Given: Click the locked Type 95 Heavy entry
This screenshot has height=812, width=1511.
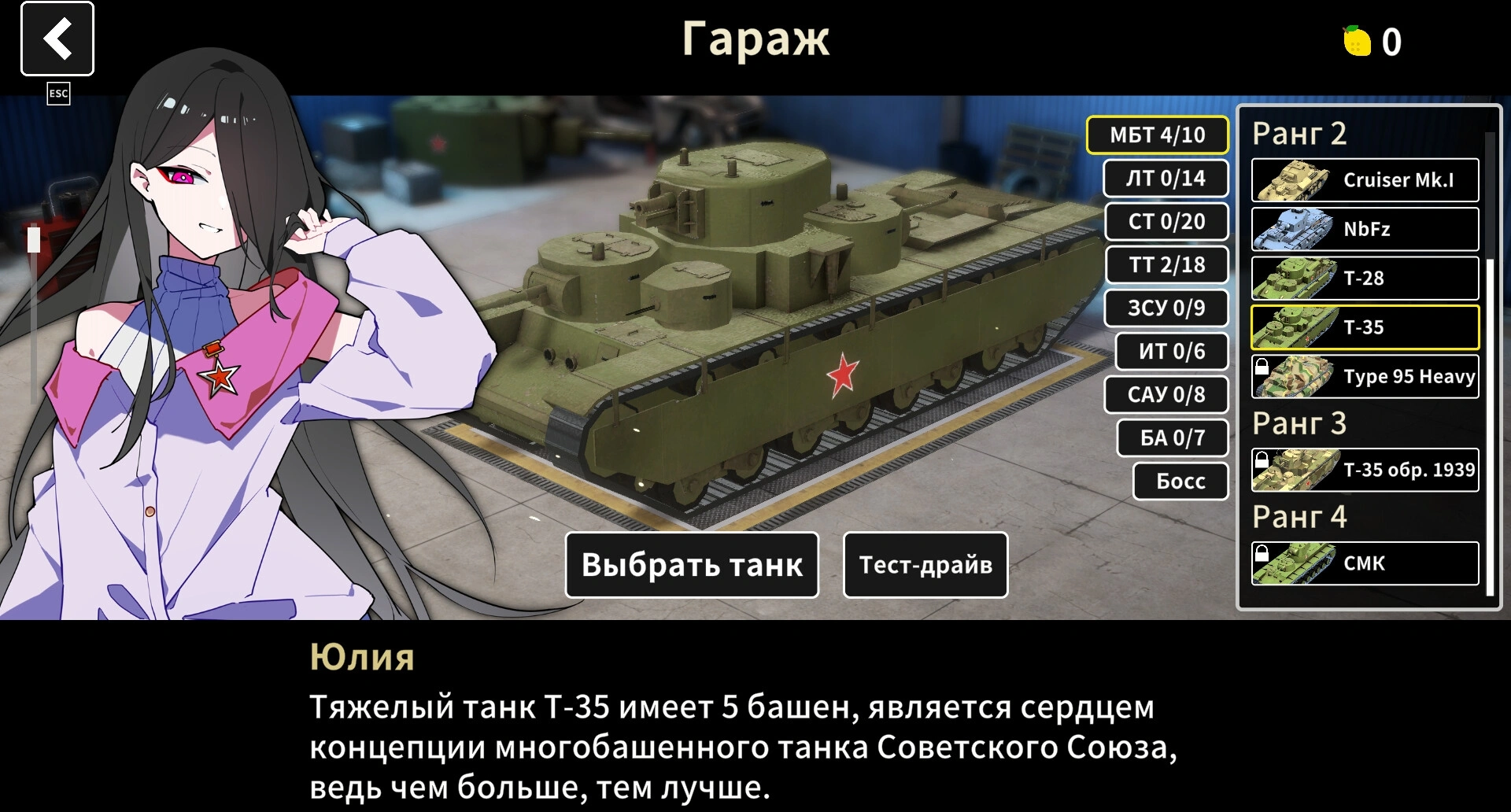Looking at the screenshot, I should [1365, 377].
